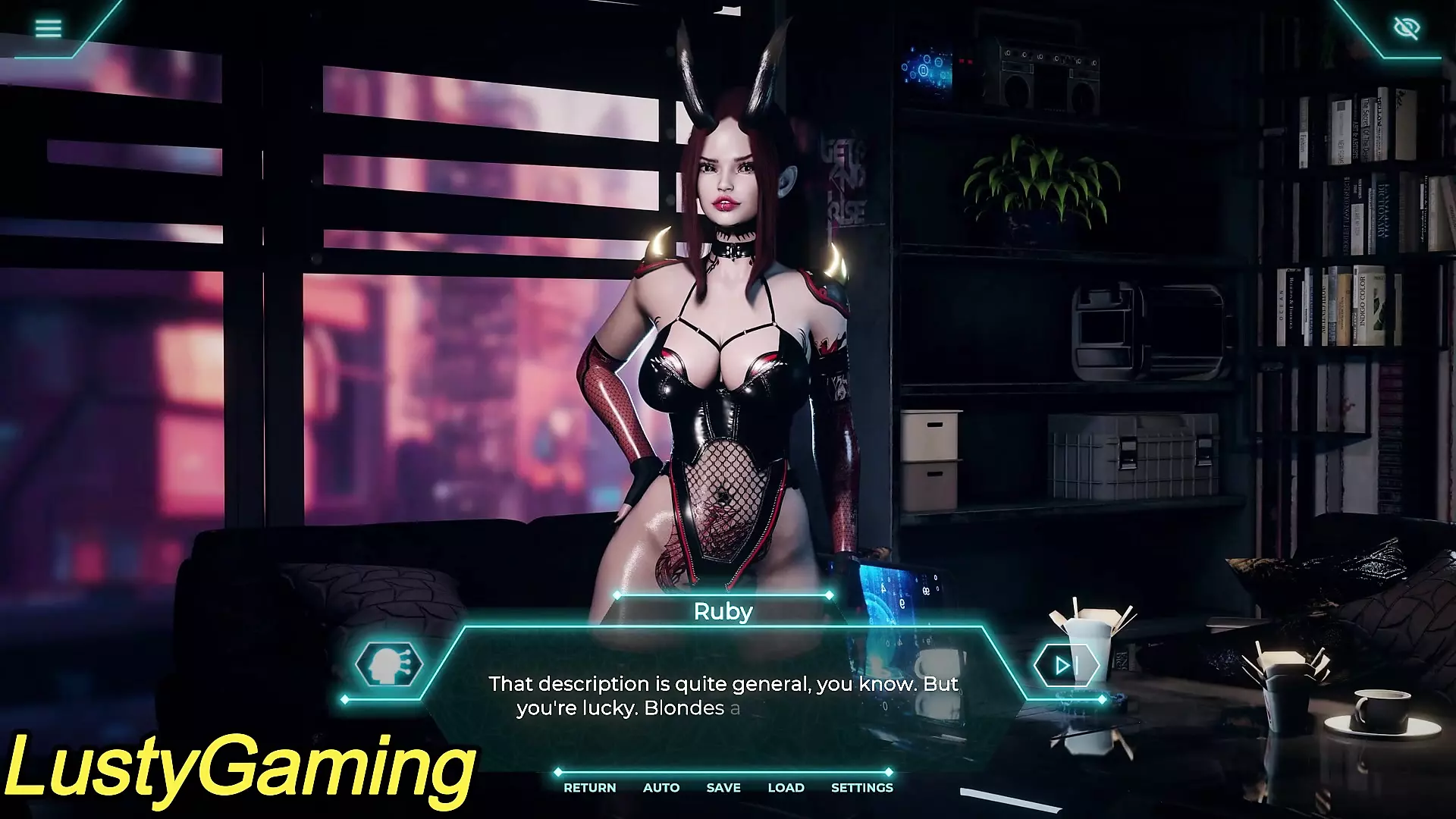1456x819 pixels.
Task: Open the hamburger menu icon
Action: click(49, 29)
